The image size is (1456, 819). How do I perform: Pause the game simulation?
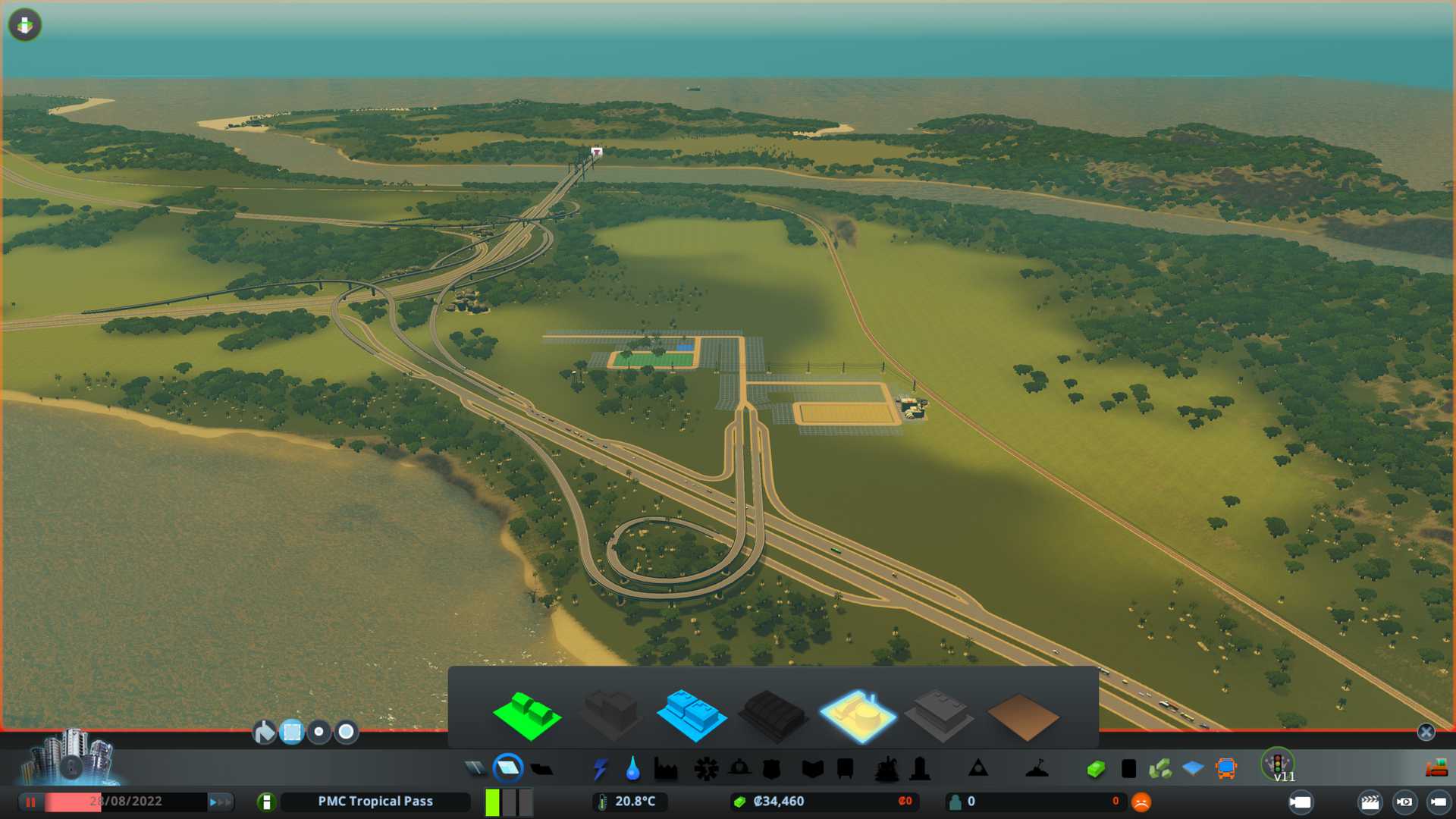tap(31, 802)
